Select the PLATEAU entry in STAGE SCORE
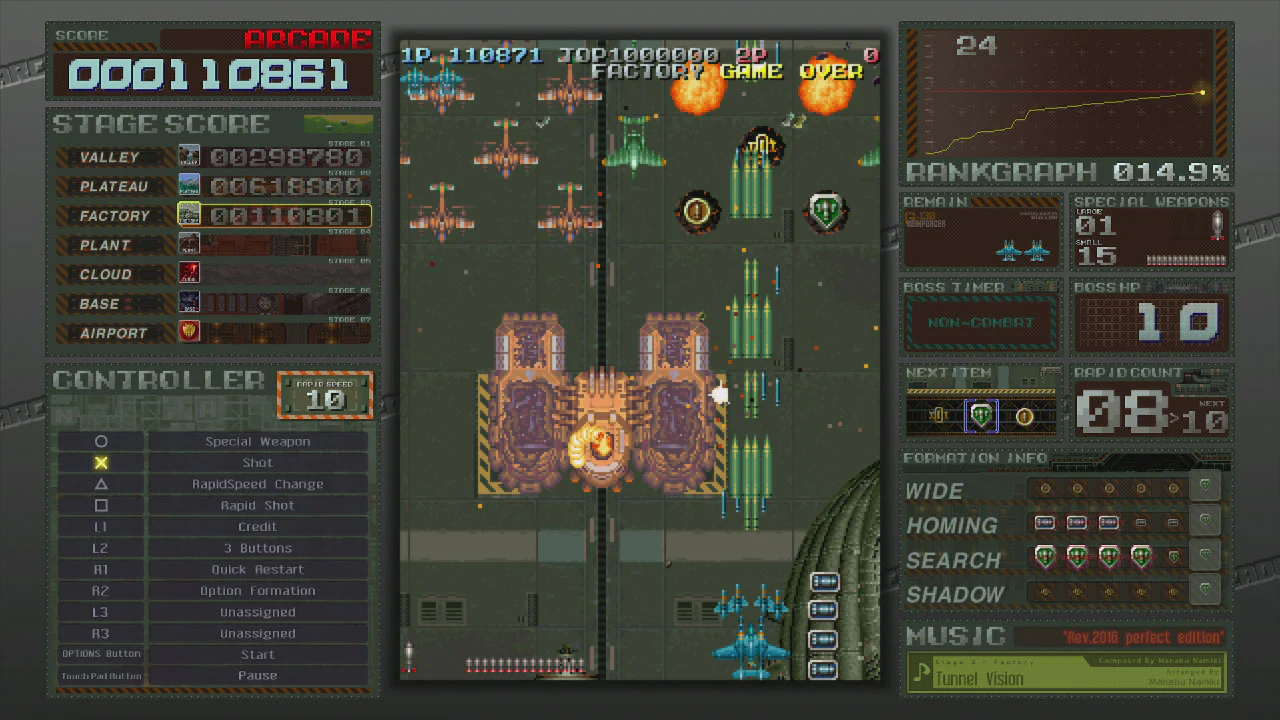 click(113, 186)
